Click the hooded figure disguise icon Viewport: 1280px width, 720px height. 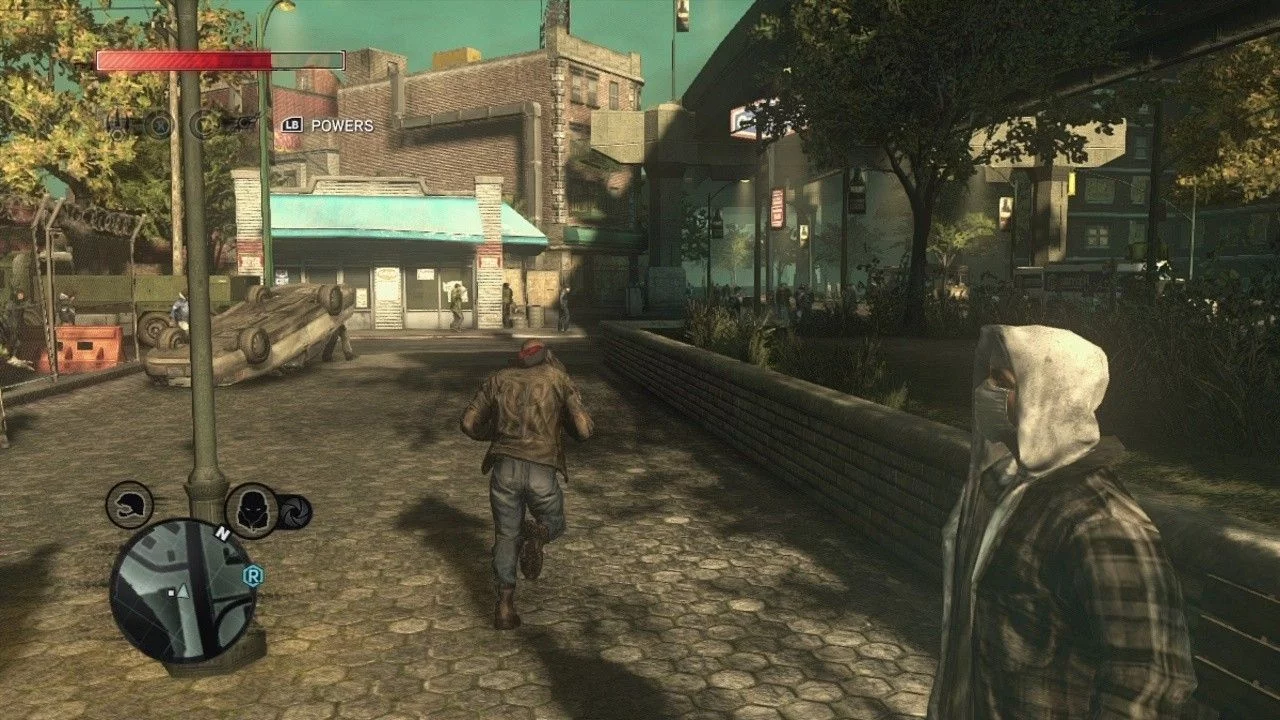pos(251,509)
